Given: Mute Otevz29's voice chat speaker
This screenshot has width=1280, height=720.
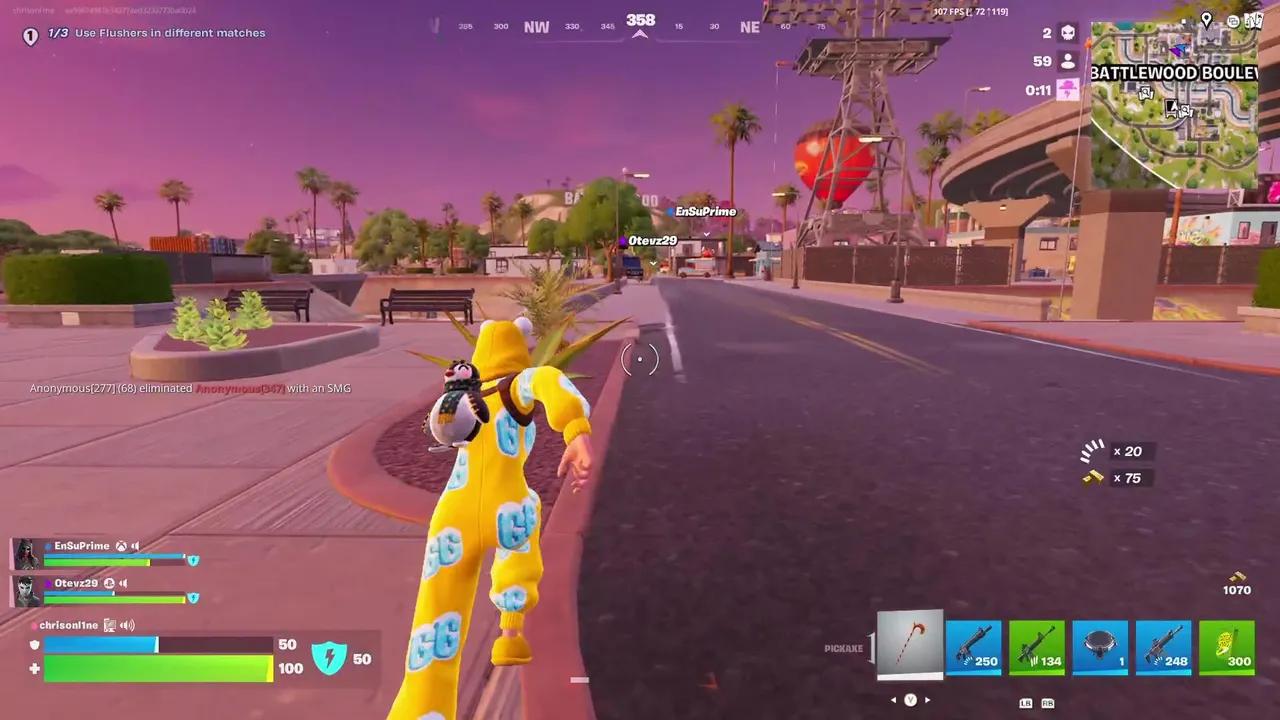Looking at the screenshot, I should click(x=122, y=583).
